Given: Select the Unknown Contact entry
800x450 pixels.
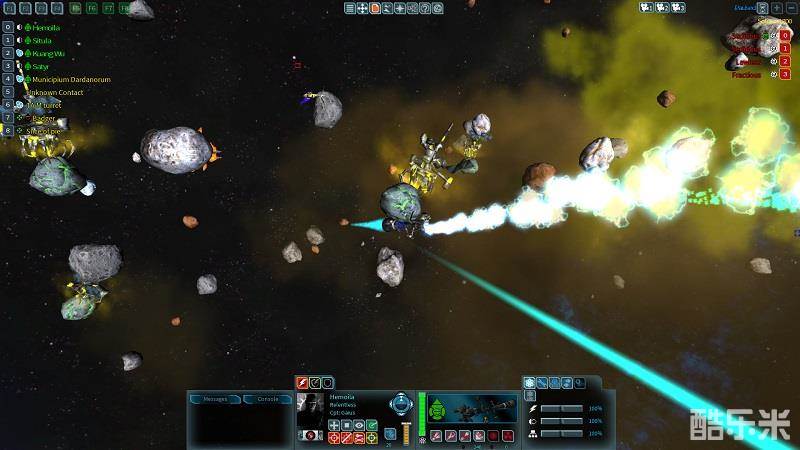Looking at the screenshot, I should pyautogui.click(x=56, y=92).
